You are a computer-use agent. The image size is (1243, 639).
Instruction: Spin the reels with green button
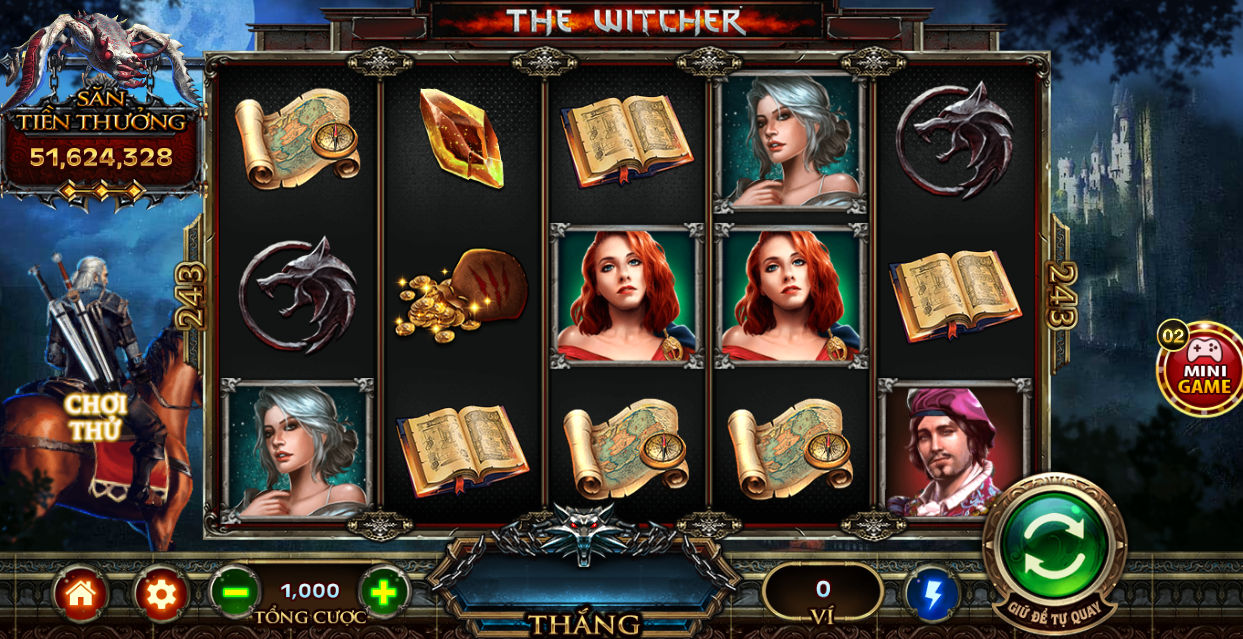pyautogui.click(x=1054, y=546)
